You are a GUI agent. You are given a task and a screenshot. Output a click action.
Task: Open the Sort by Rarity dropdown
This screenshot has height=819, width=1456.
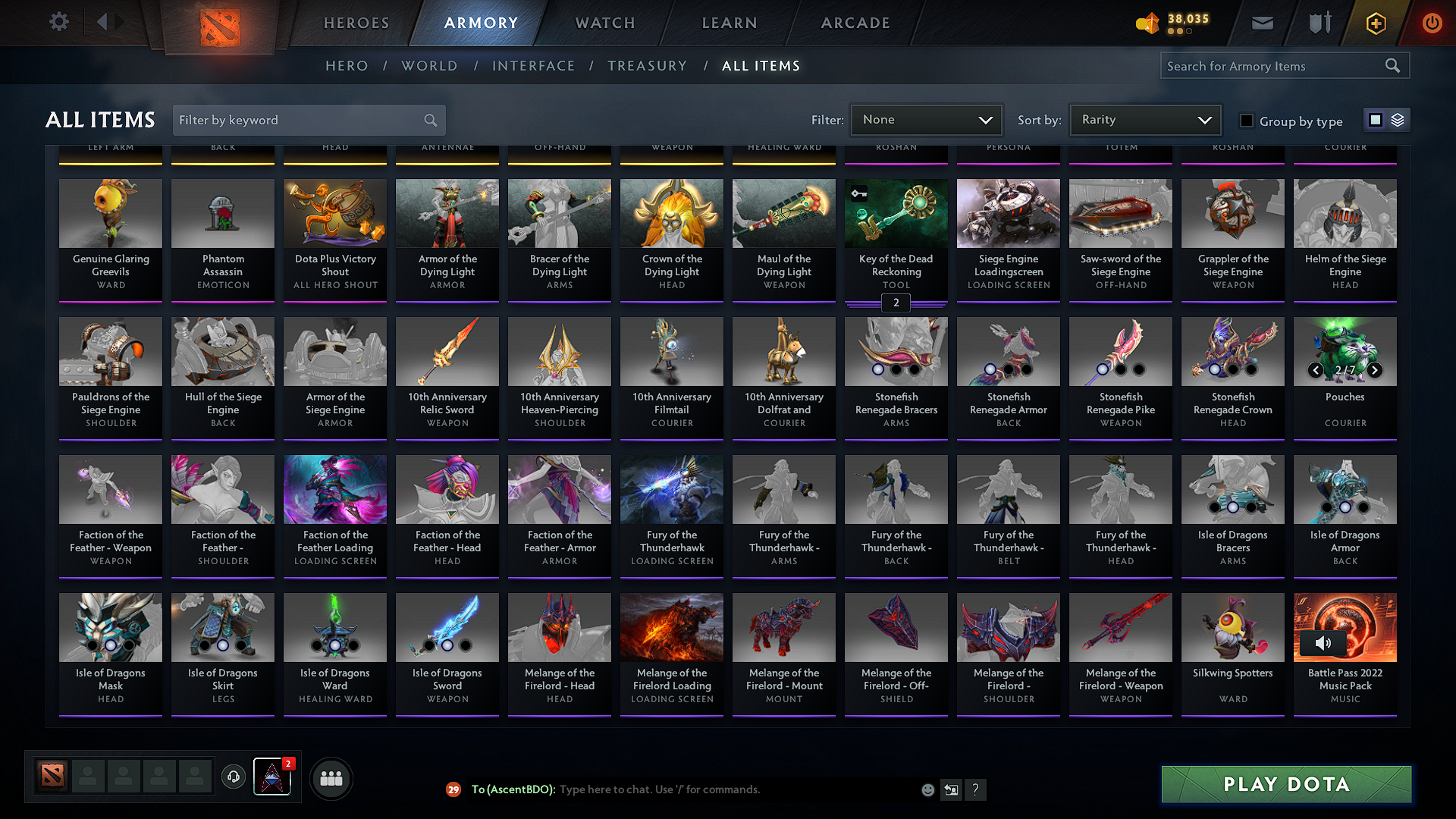tap(1144, 119)
